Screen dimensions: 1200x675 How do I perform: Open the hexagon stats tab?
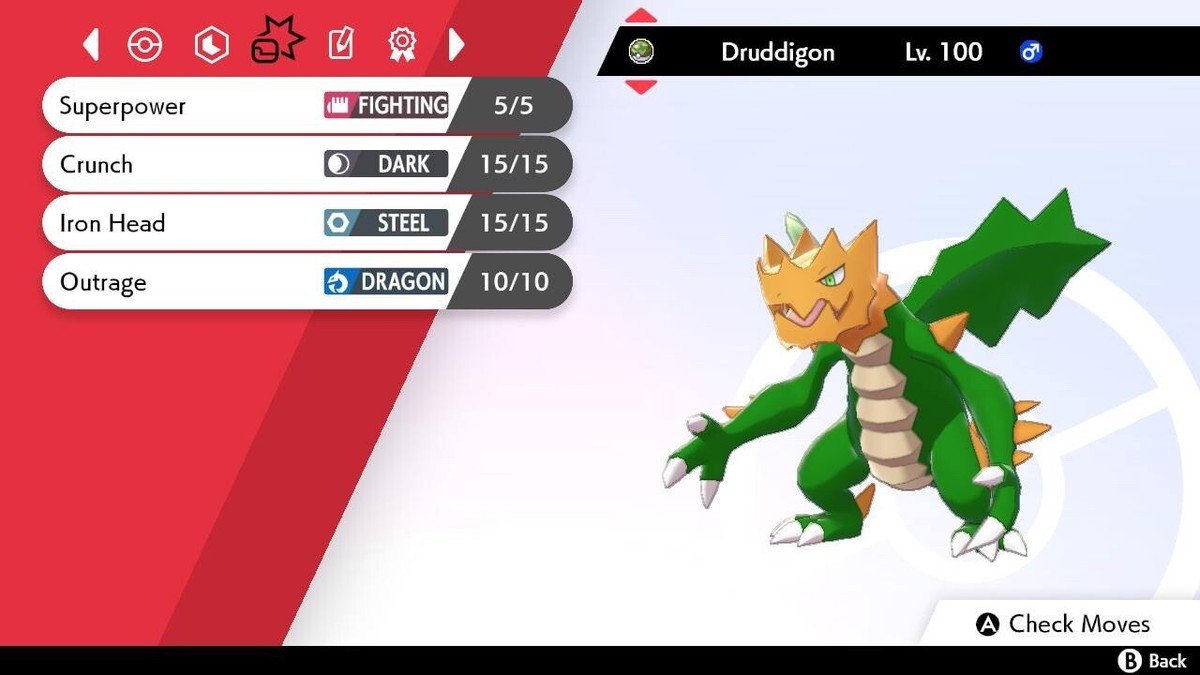pos(211,45)
